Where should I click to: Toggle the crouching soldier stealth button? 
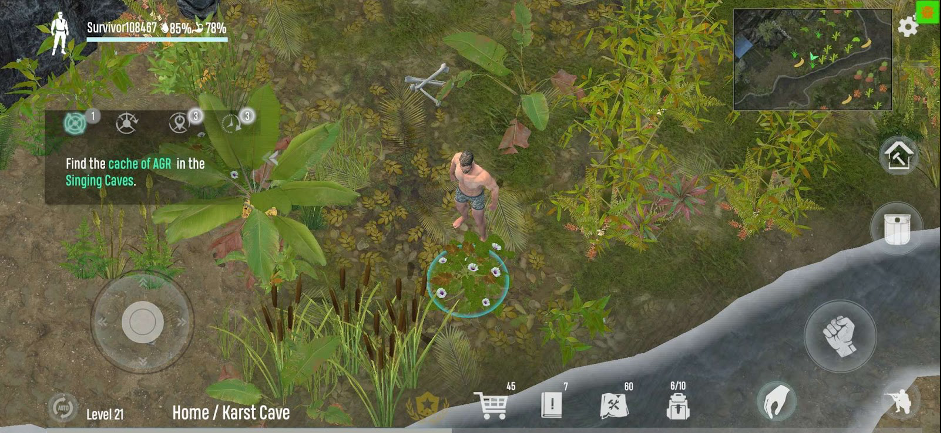[x=898, y=402]
